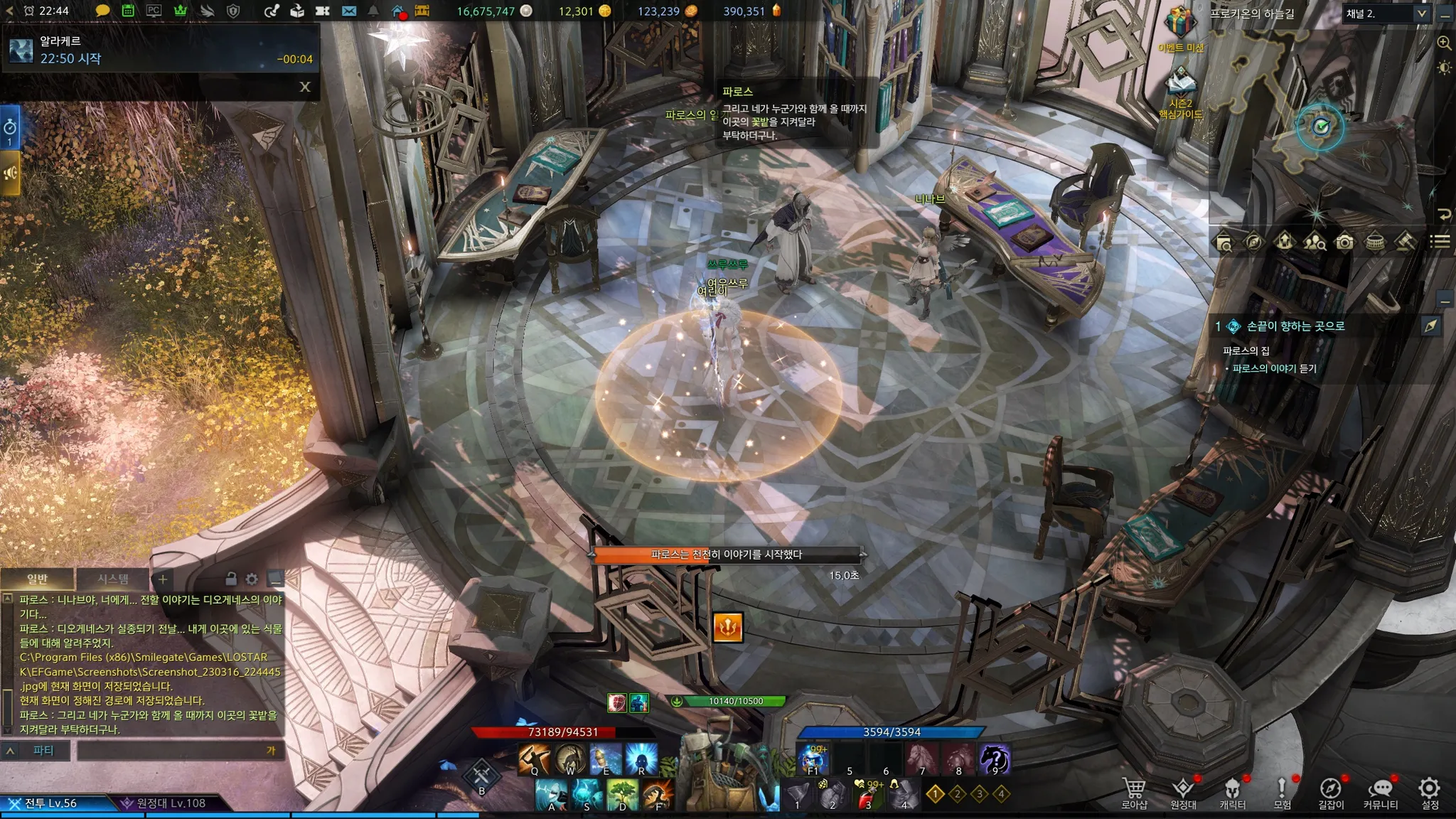
Task: Open the 설정 settings gear
Action: tap(1429, 791)
